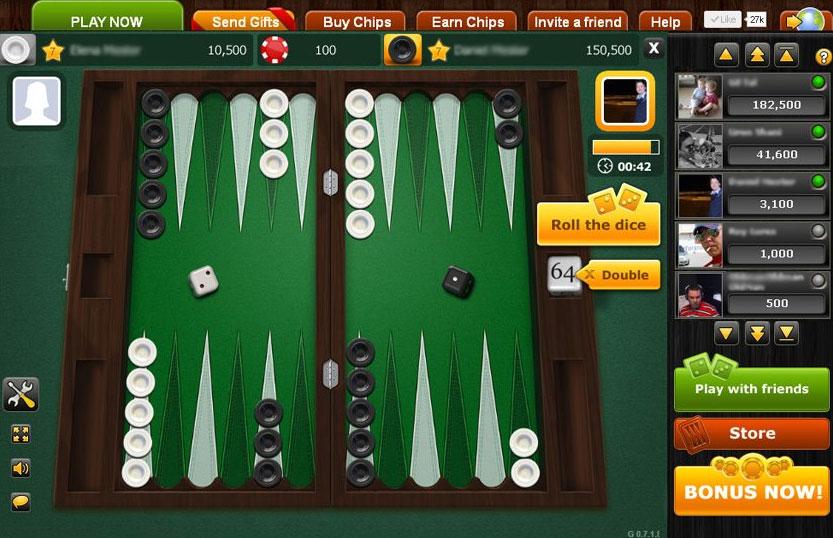Open settings with the wrench and screwdriver icon
Viewport: 833px width, 538px height.
click(x=21, y=394)
